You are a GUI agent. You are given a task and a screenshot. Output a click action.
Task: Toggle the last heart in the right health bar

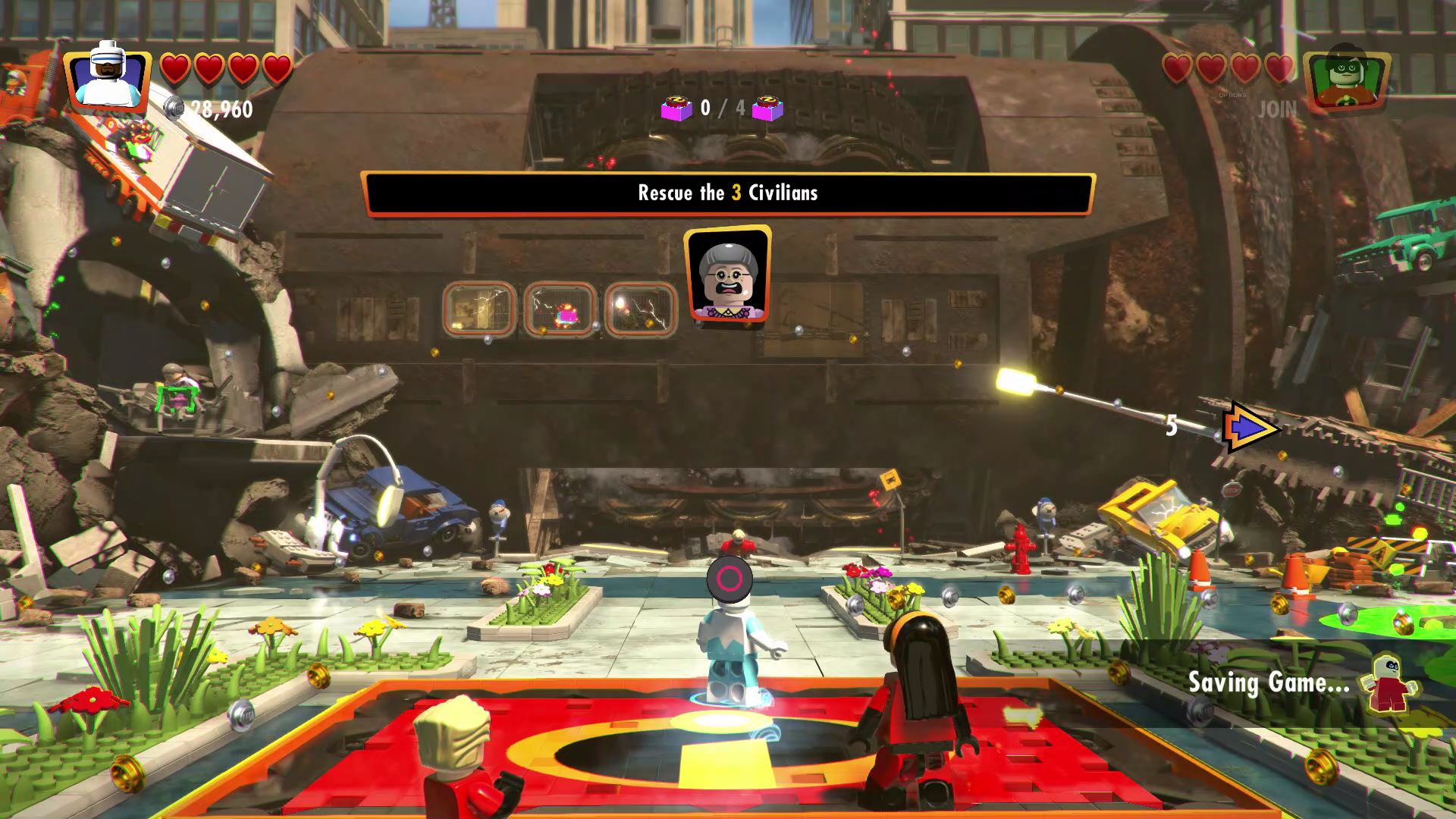[1279, 67]
